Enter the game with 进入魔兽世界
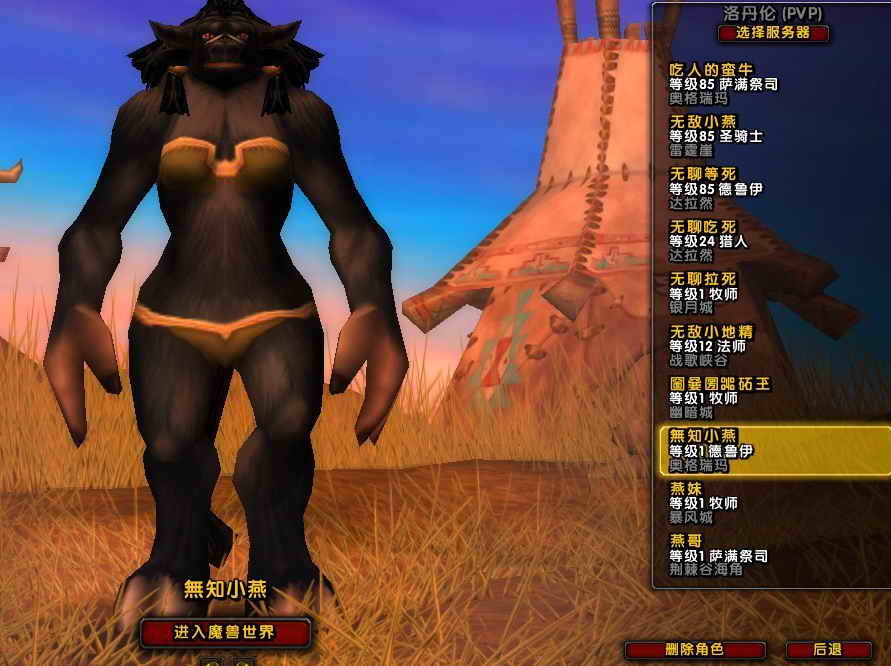 pyautogui.click(x=225, y=632)
